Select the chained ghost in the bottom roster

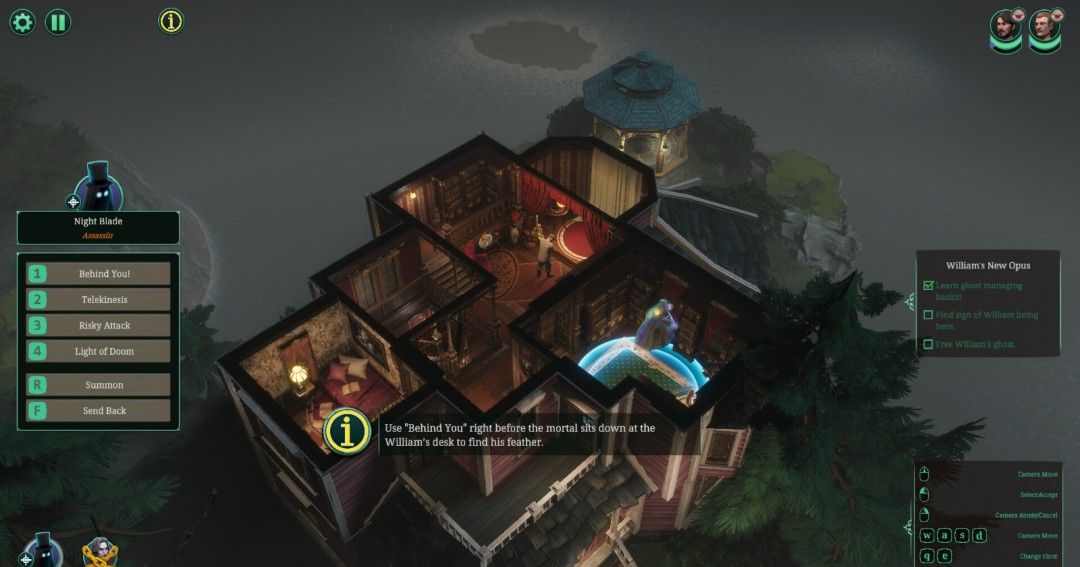point(100,552)
